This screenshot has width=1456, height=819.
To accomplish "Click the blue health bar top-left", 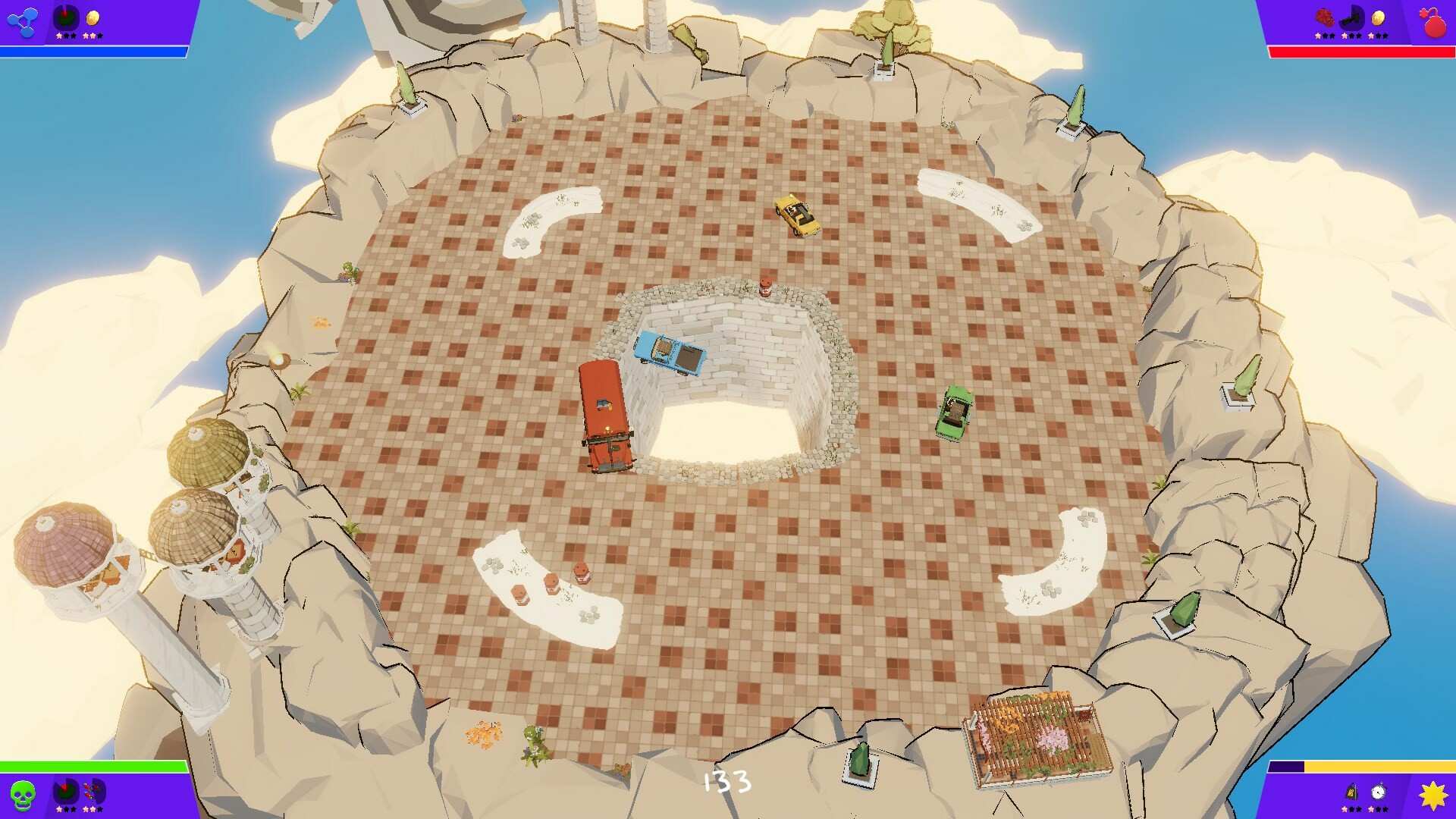I will [x=91, y=53].
